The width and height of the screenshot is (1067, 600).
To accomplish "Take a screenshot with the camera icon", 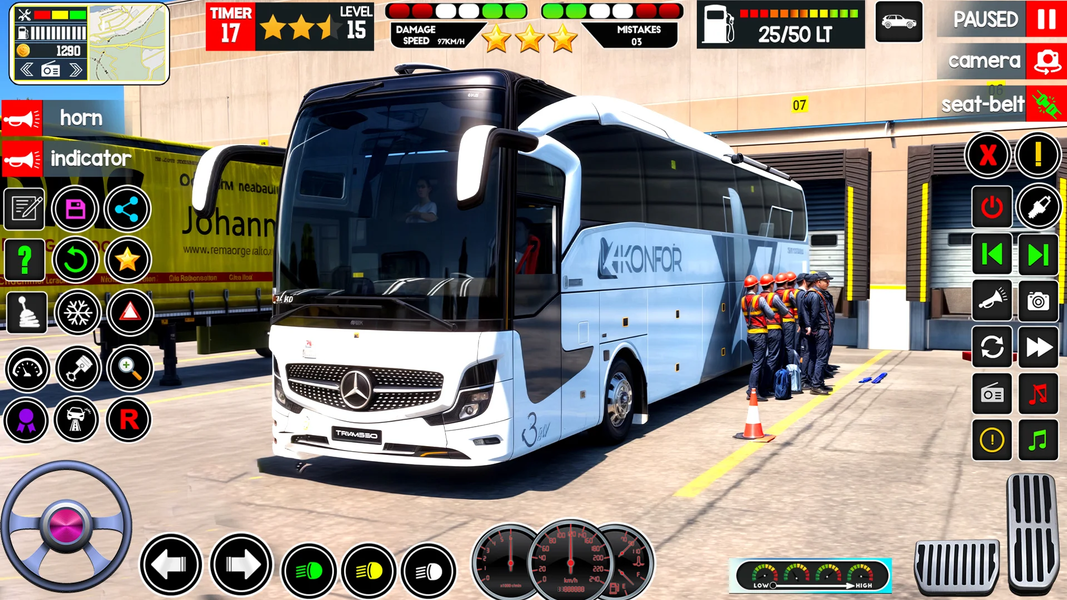I will (1038, 300).
